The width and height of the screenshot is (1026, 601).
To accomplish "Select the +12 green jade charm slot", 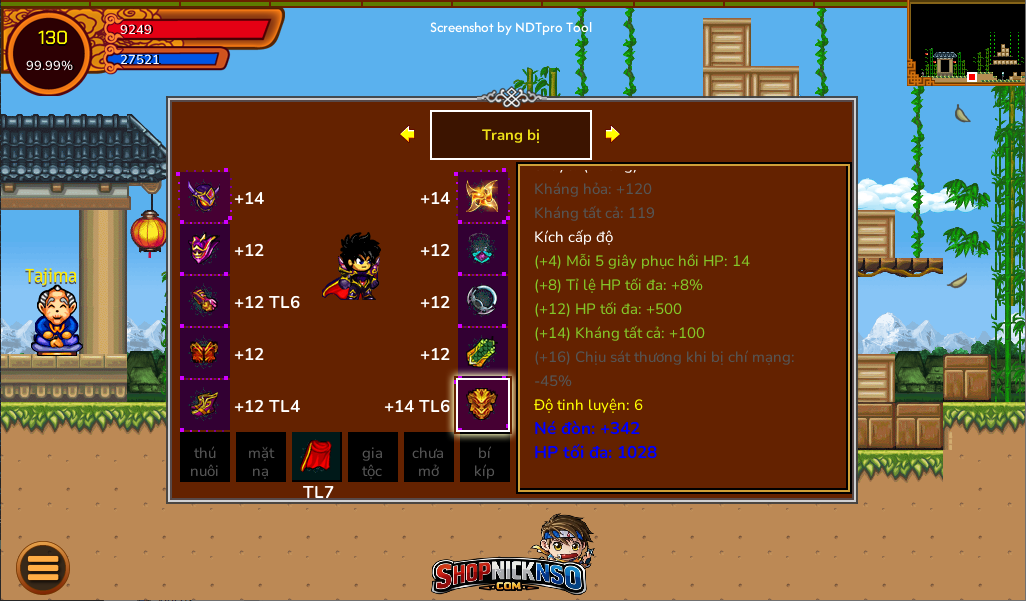I will [483, 353].
